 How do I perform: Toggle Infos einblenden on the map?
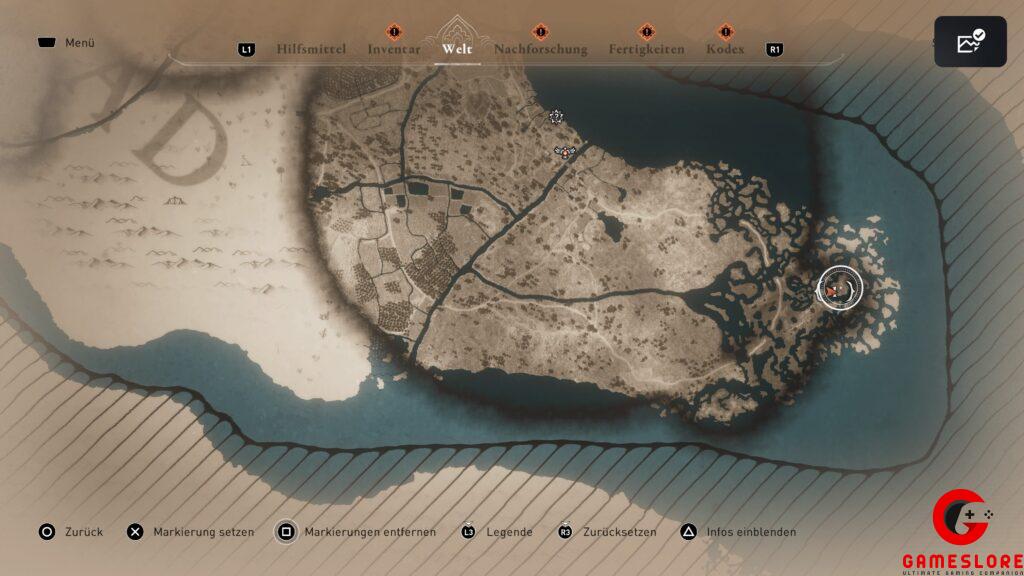coord(740,532)
